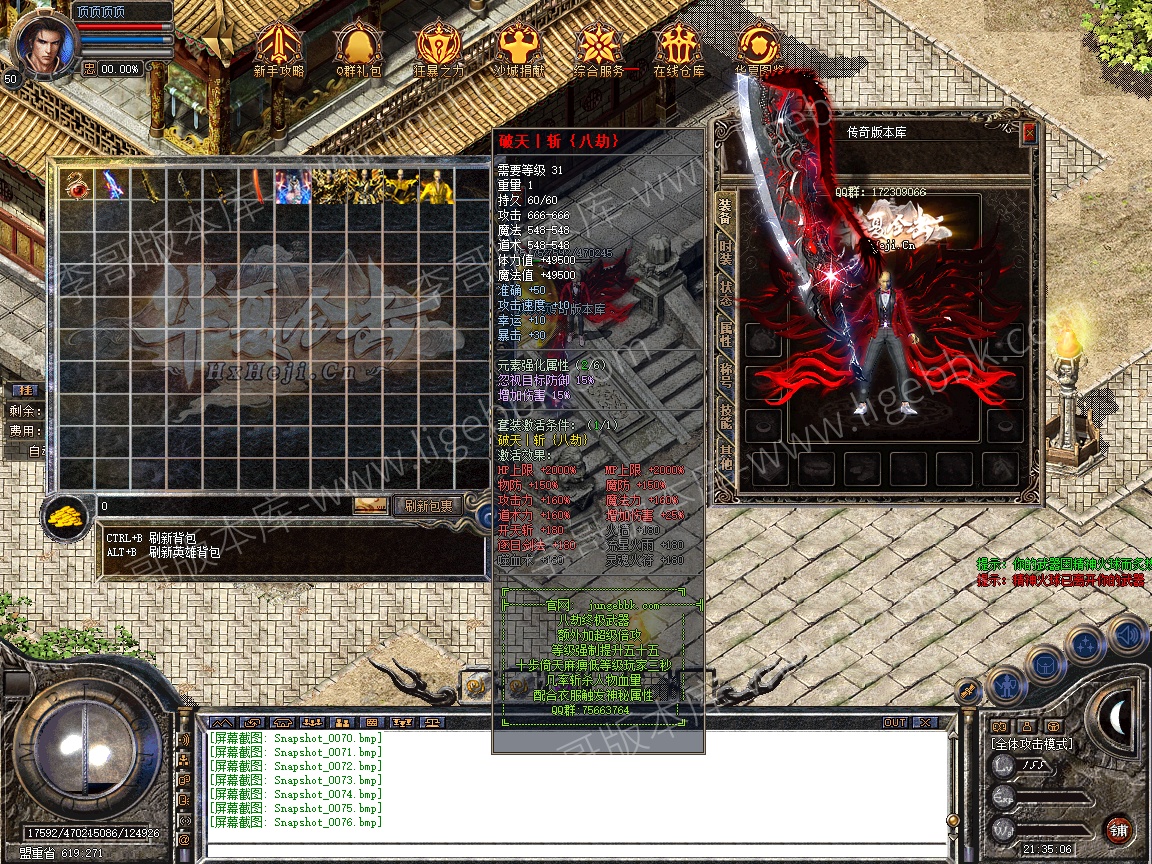Select the red amulet item in the bag
Image resolution: width=1152 pixels, height=864 pixels.
click(x=76, y=186)
